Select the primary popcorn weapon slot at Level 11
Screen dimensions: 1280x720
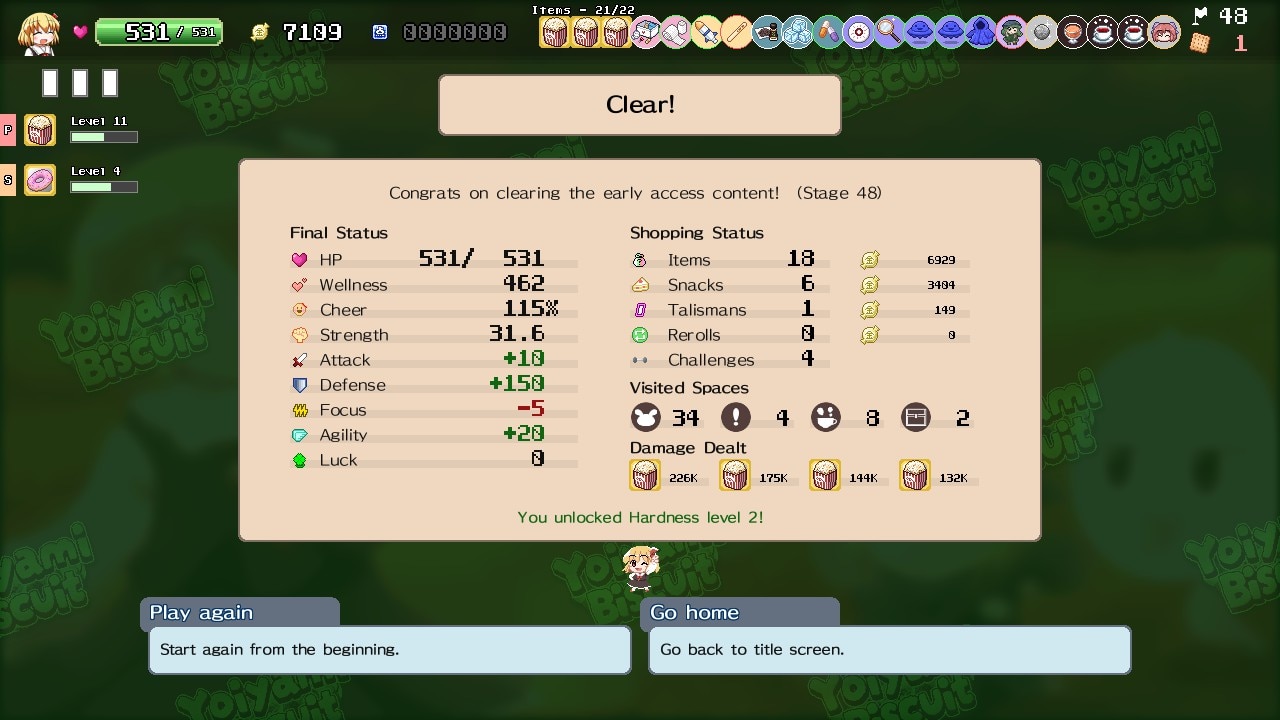pos(40,130)
